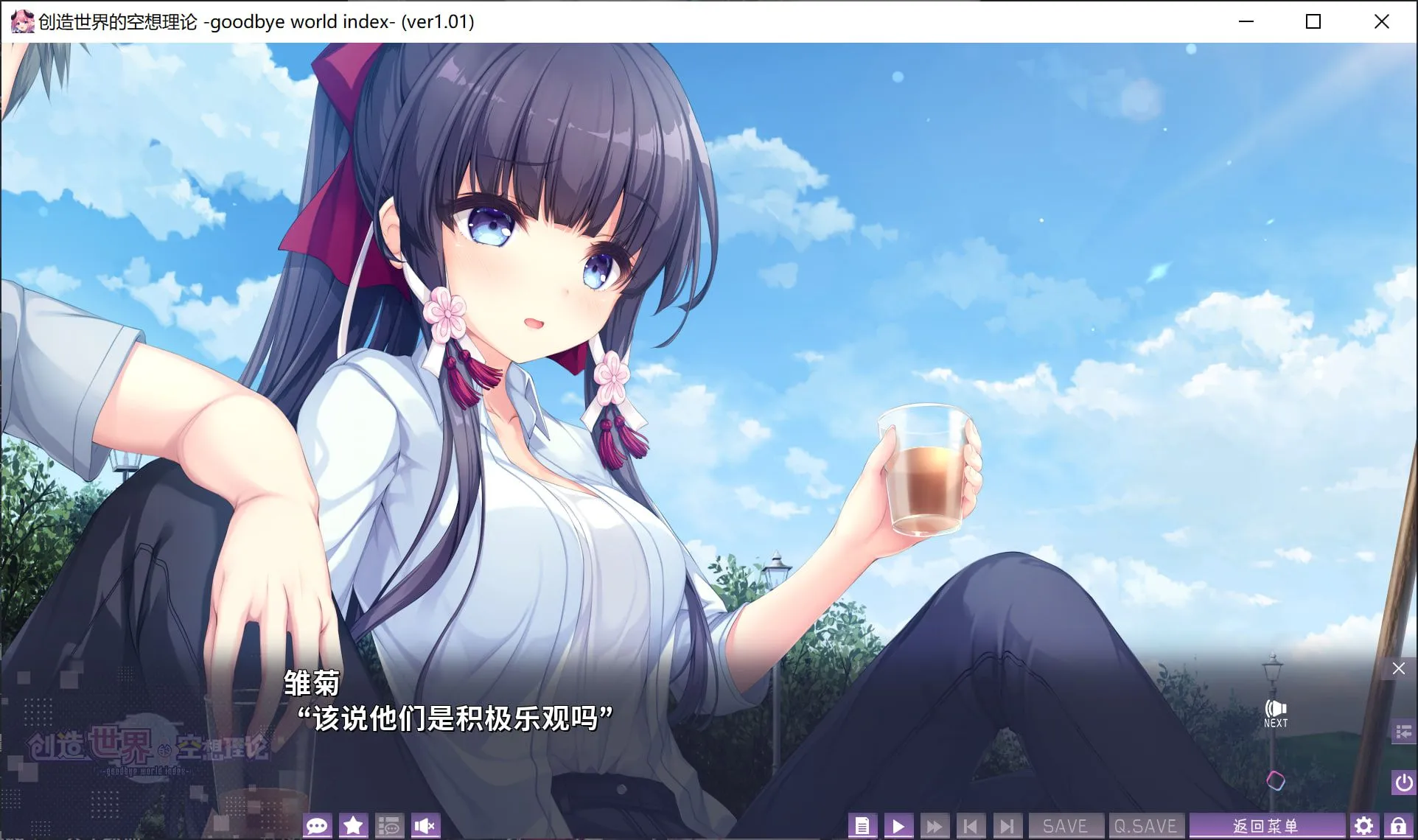Activate skip mode with the fast-forward icon
Image resolution: width=1418 pixels, height=840 pixels.
(x=934, y=825)
